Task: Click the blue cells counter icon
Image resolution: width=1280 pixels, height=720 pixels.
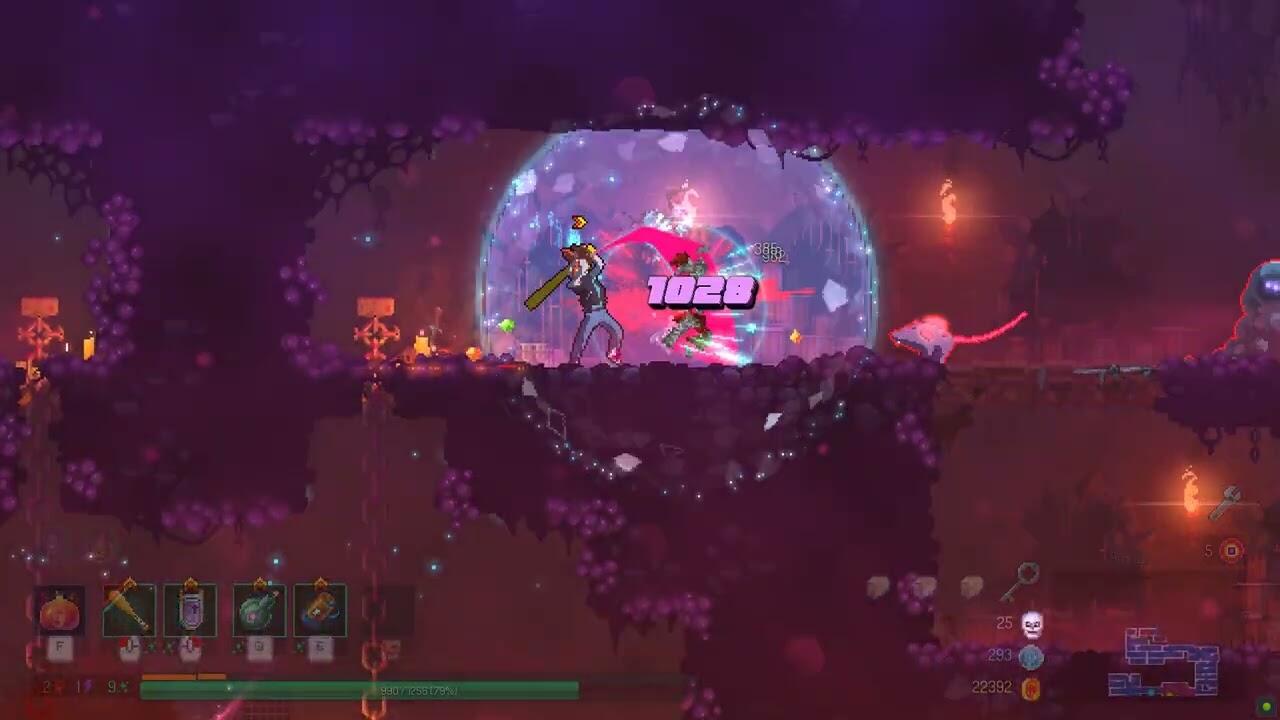Action: [x=1031, y=657]
